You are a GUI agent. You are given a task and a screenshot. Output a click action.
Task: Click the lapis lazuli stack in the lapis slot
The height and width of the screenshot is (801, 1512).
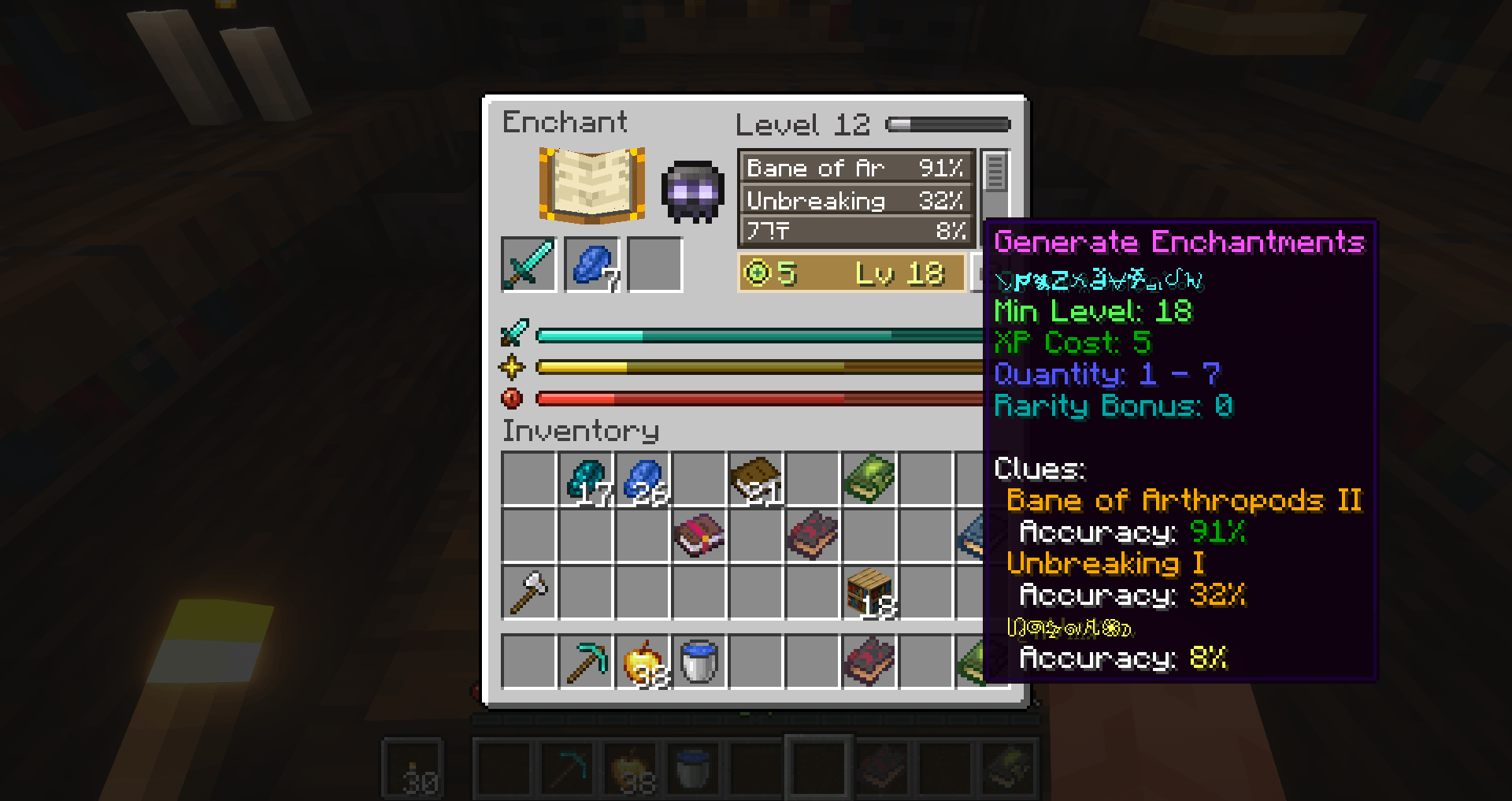[x=592, y=266]
